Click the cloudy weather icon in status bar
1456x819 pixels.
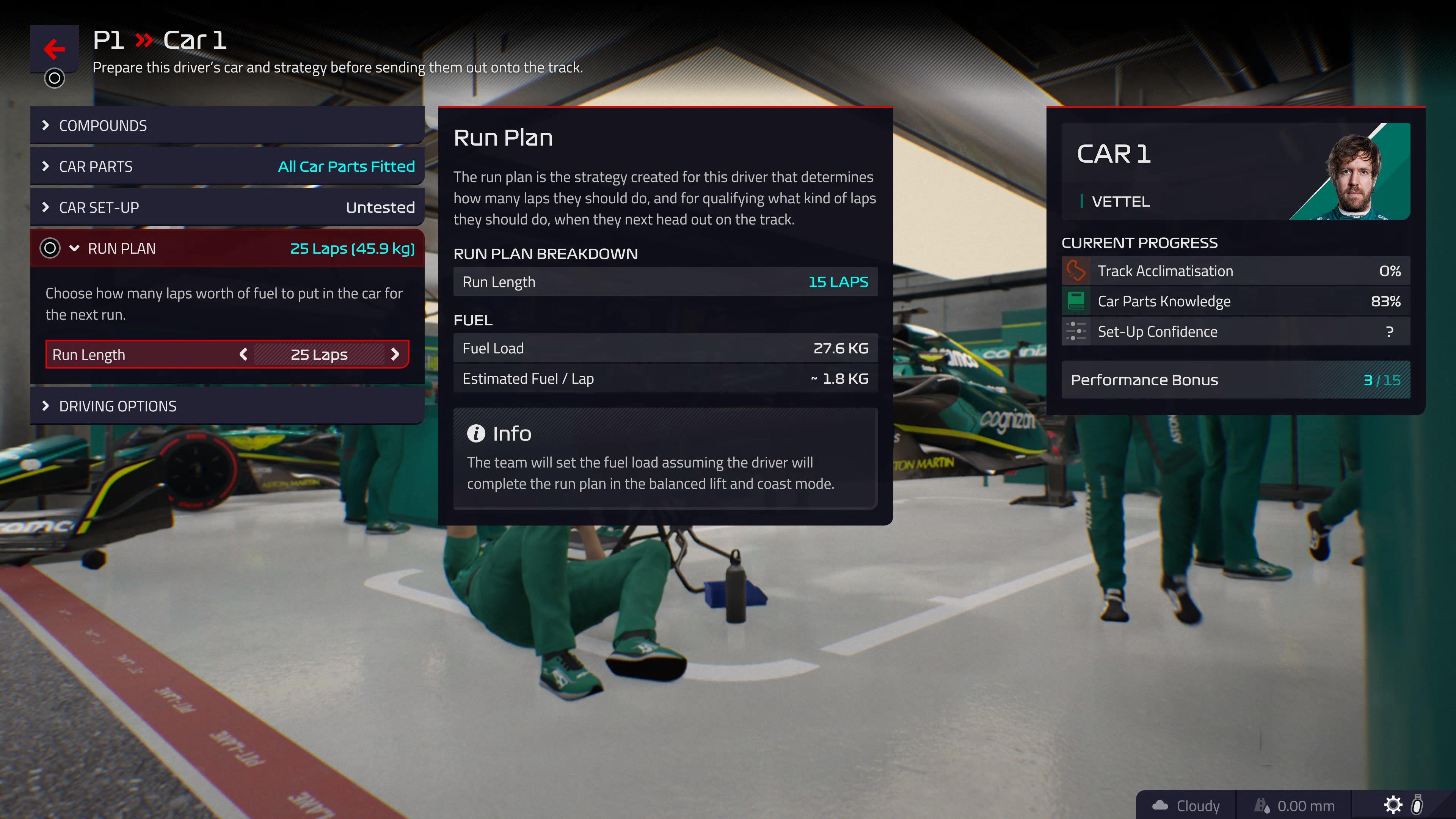tap(1161, 805)
